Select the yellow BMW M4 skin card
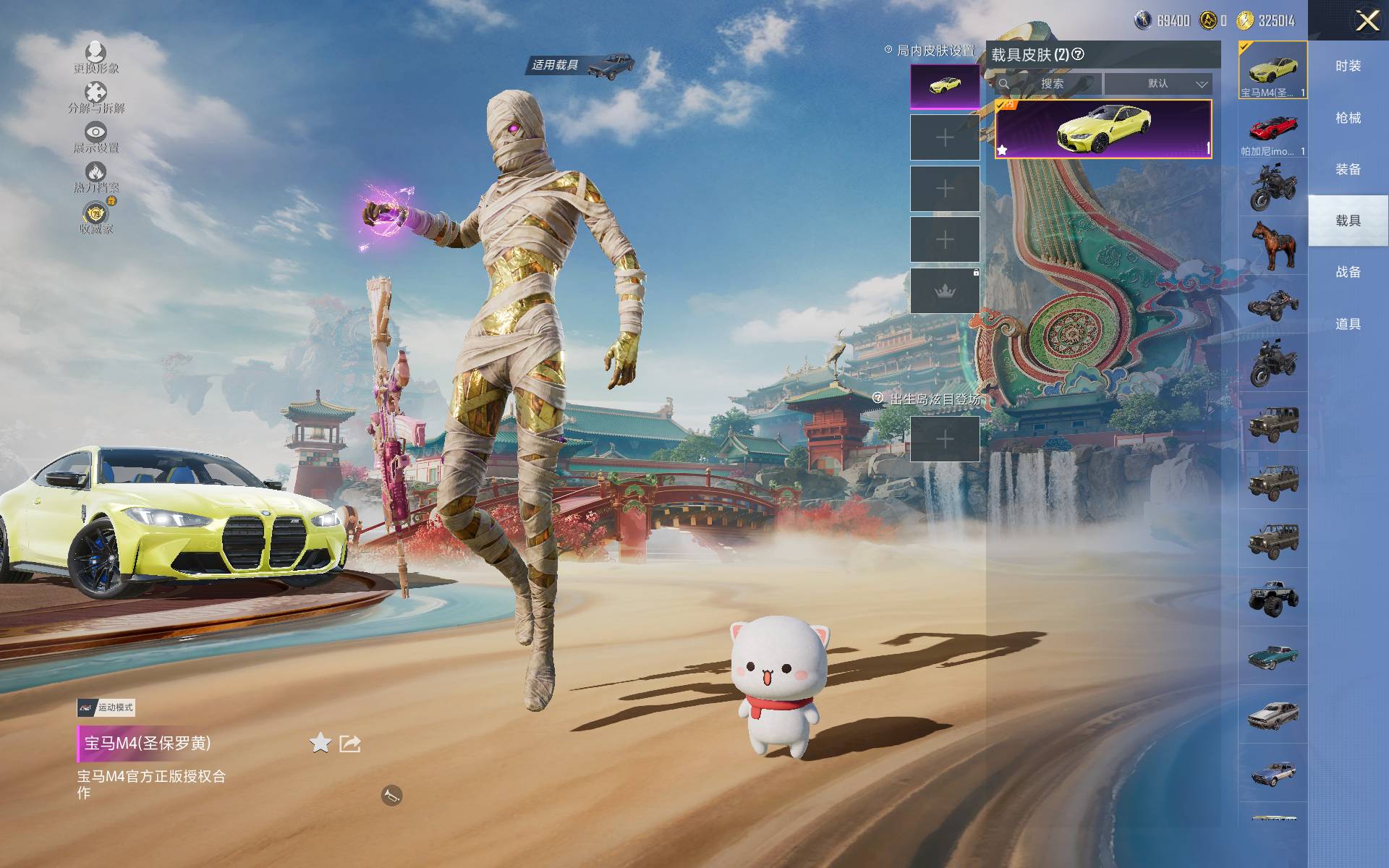 (1103, 129)
